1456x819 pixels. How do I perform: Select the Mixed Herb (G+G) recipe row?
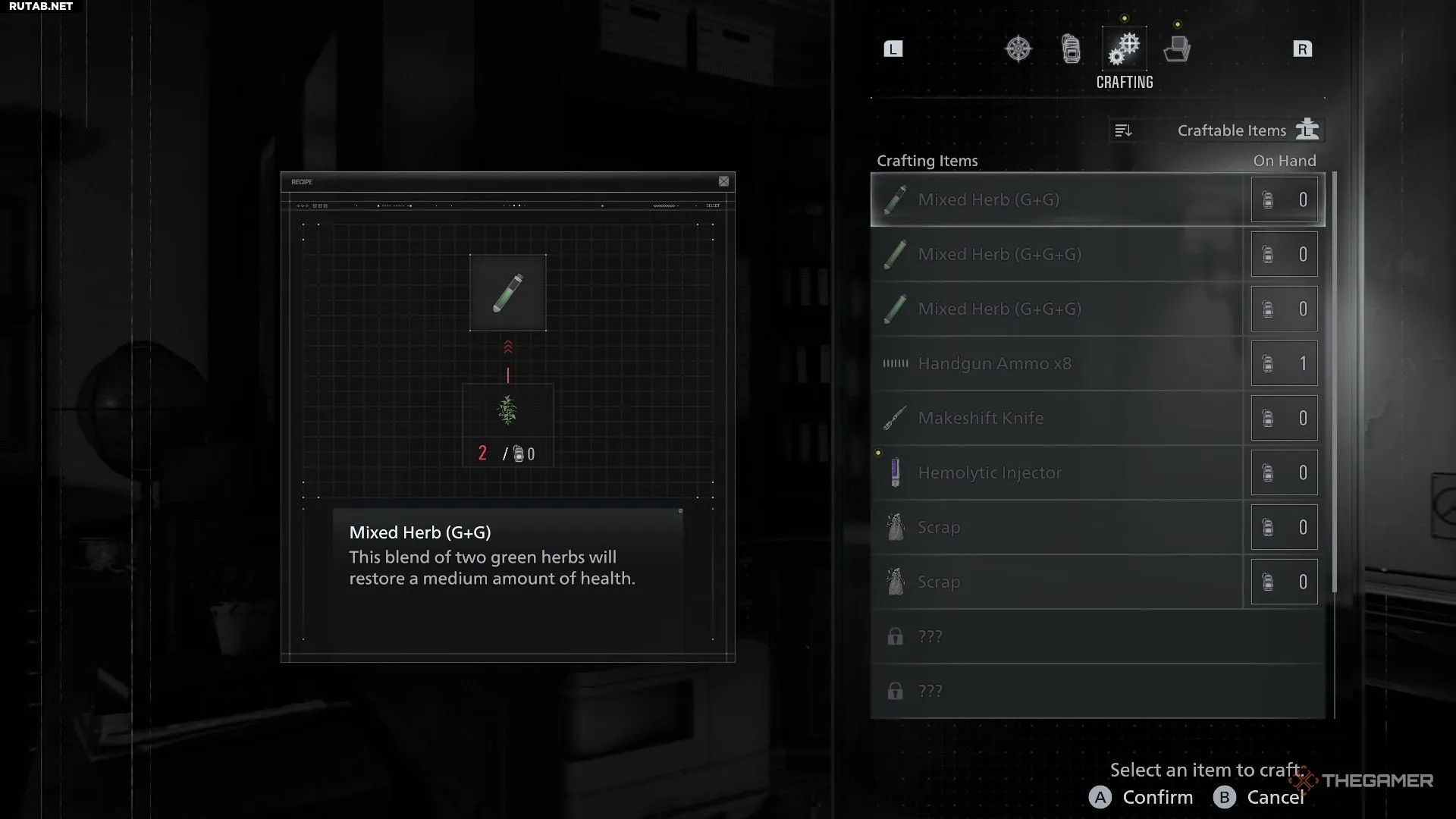point(1057,199)
